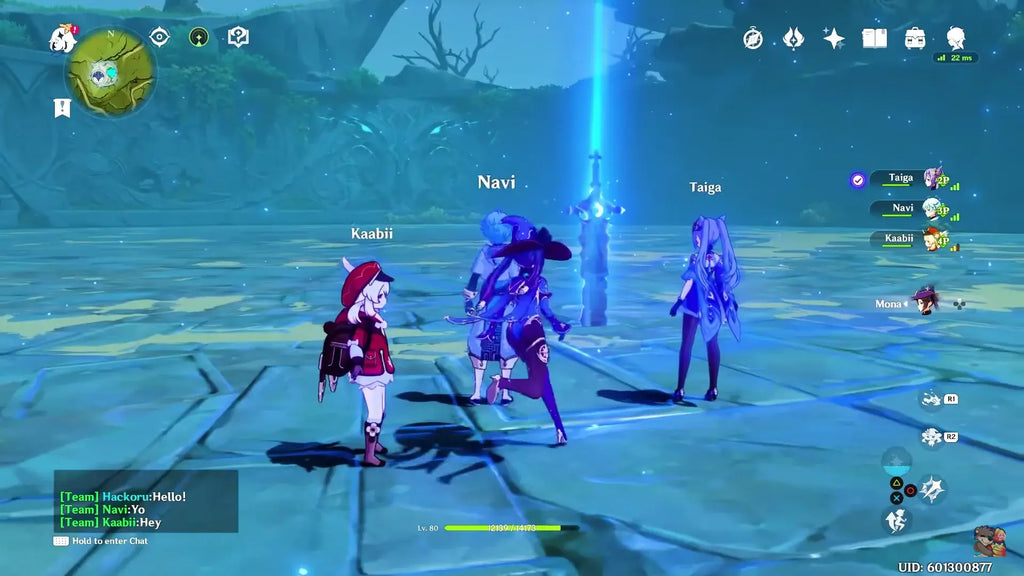
Task: Click the sprint icon with running figure
Action: [x=896, y=520]
